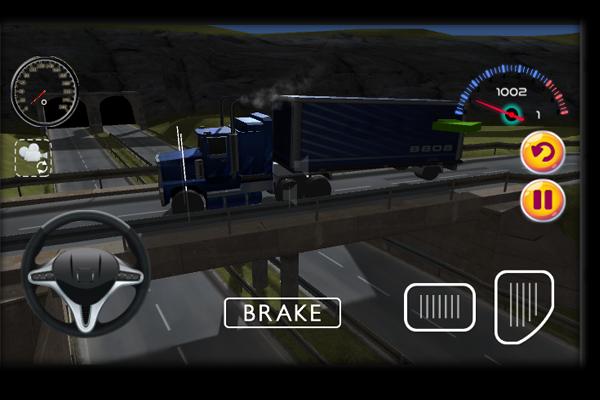Tap the BRAKE button
The image size is (600, 400).
click(282, 313)
